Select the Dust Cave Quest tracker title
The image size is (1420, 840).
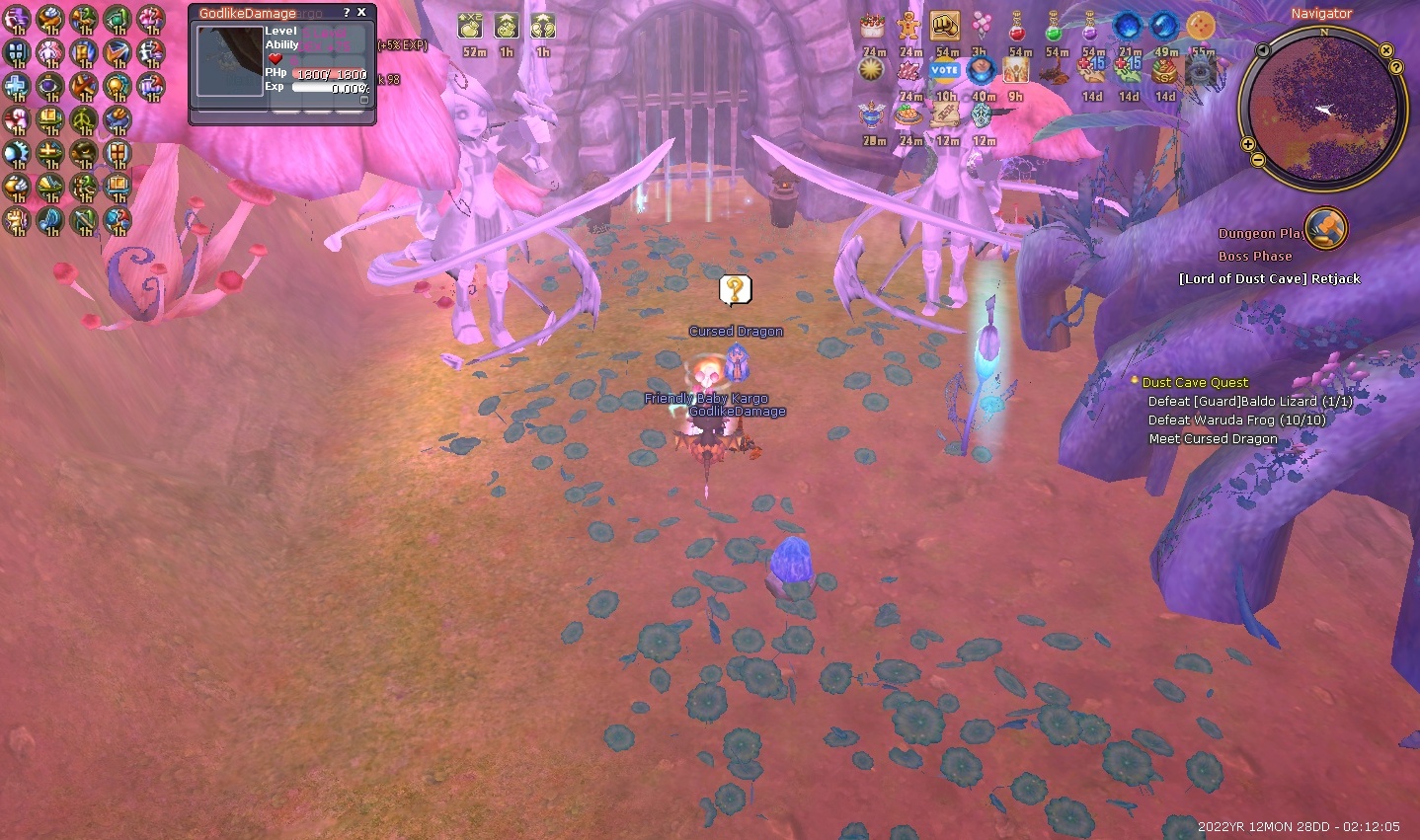(x=1195, y=382)
